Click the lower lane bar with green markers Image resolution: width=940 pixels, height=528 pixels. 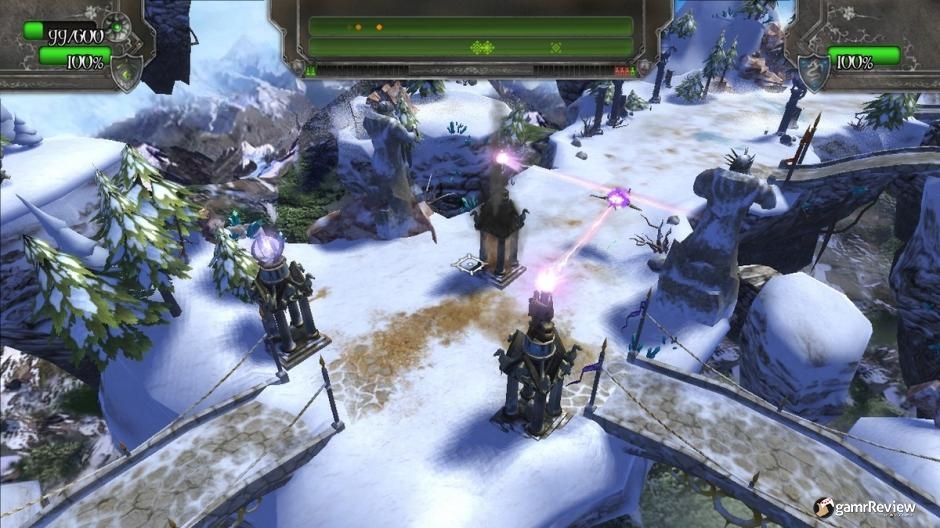[x=470, y=47]
